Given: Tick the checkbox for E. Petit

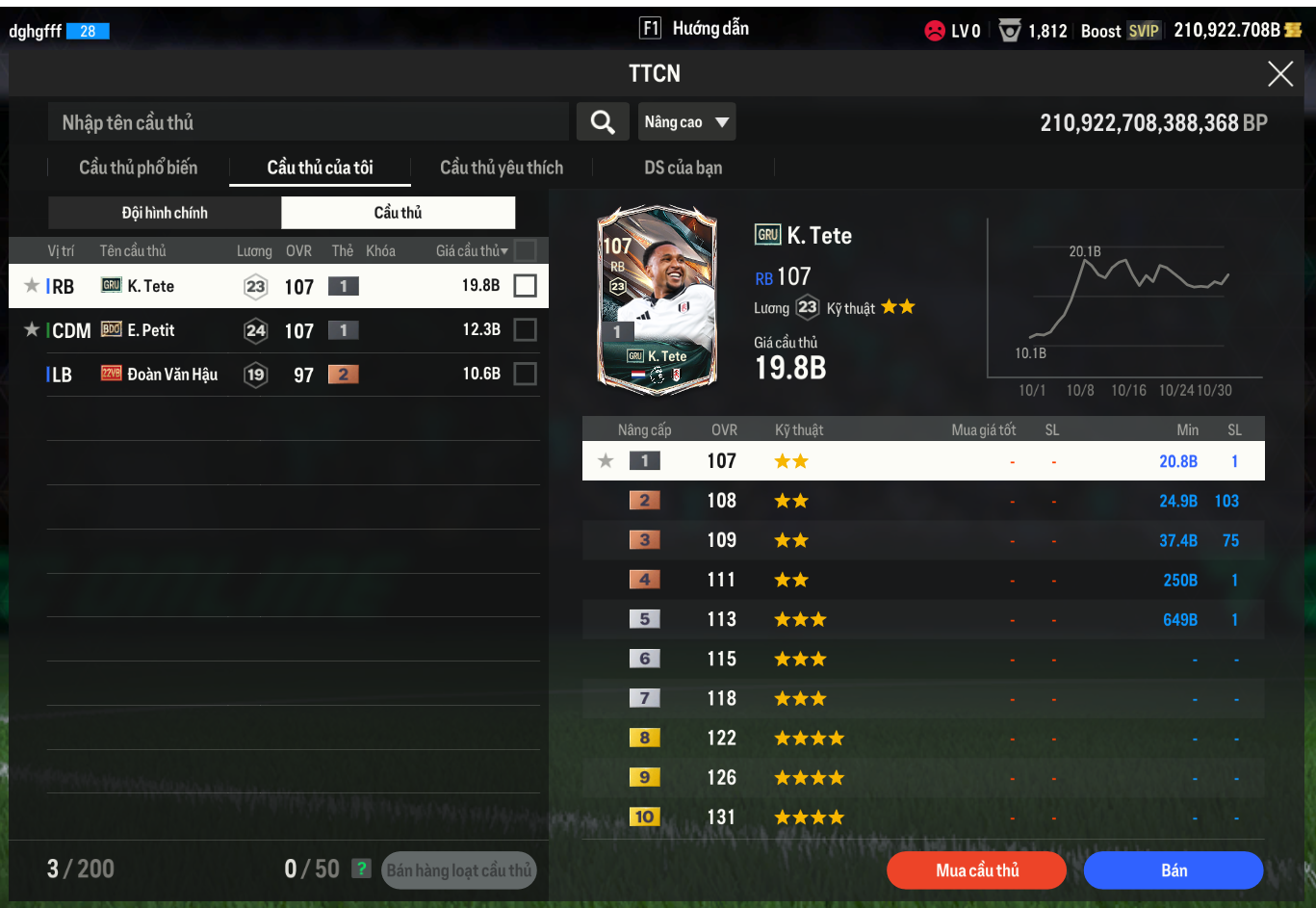Looking at the screenshot, I should click(525, 330).
